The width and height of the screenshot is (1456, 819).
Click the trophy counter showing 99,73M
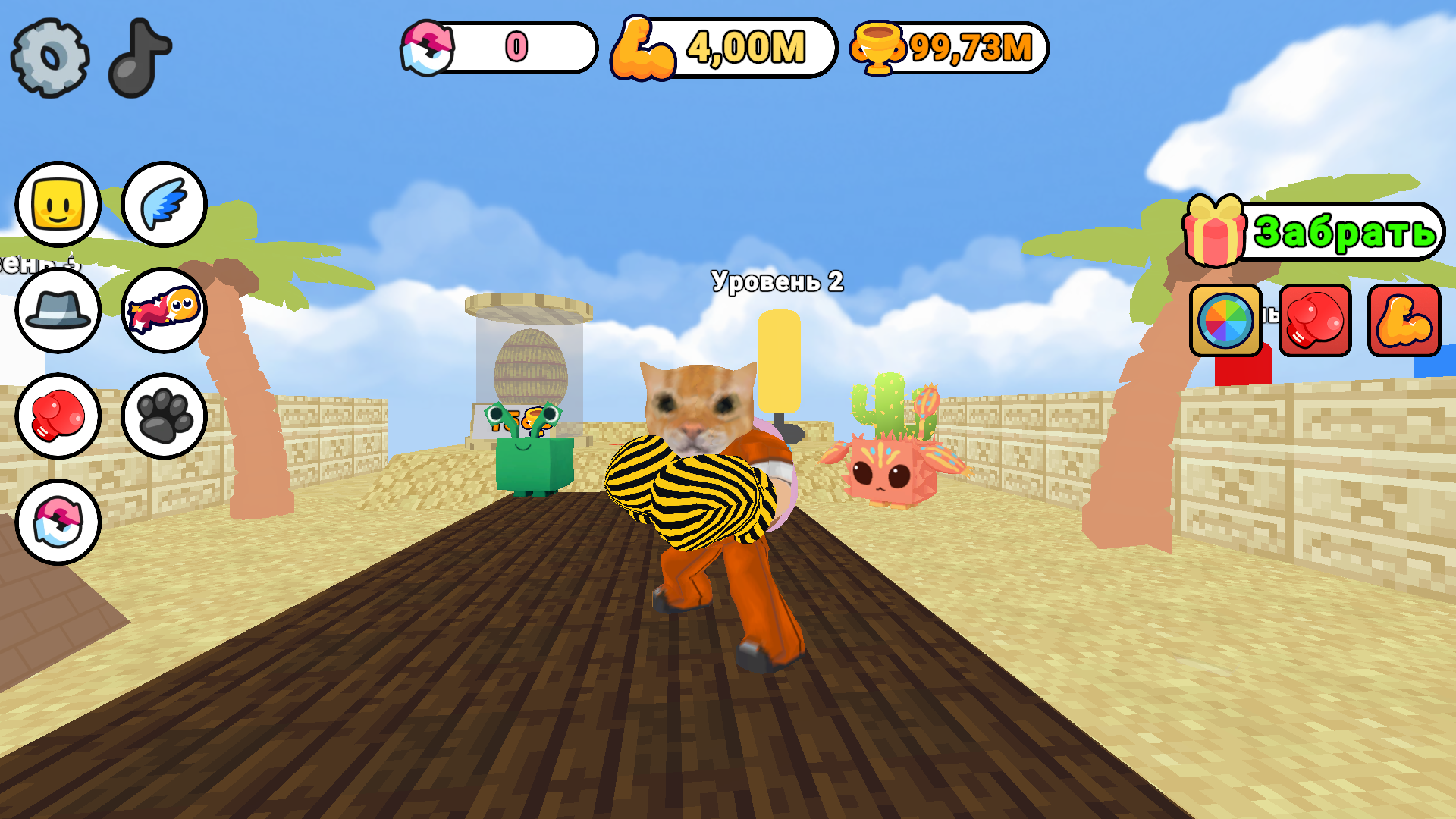948,49
